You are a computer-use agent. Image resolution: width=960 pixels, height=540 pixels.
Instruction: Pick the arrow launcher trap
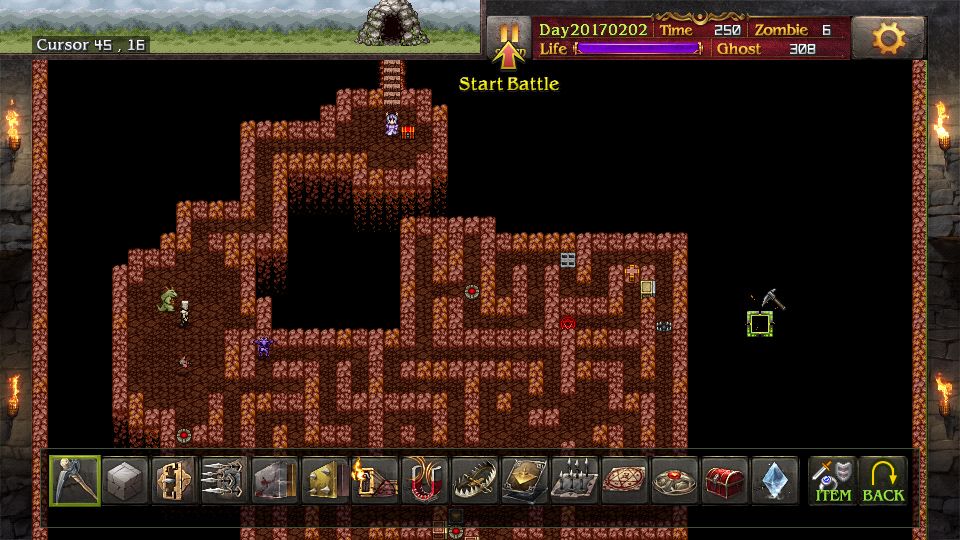(x=226, y=481)
